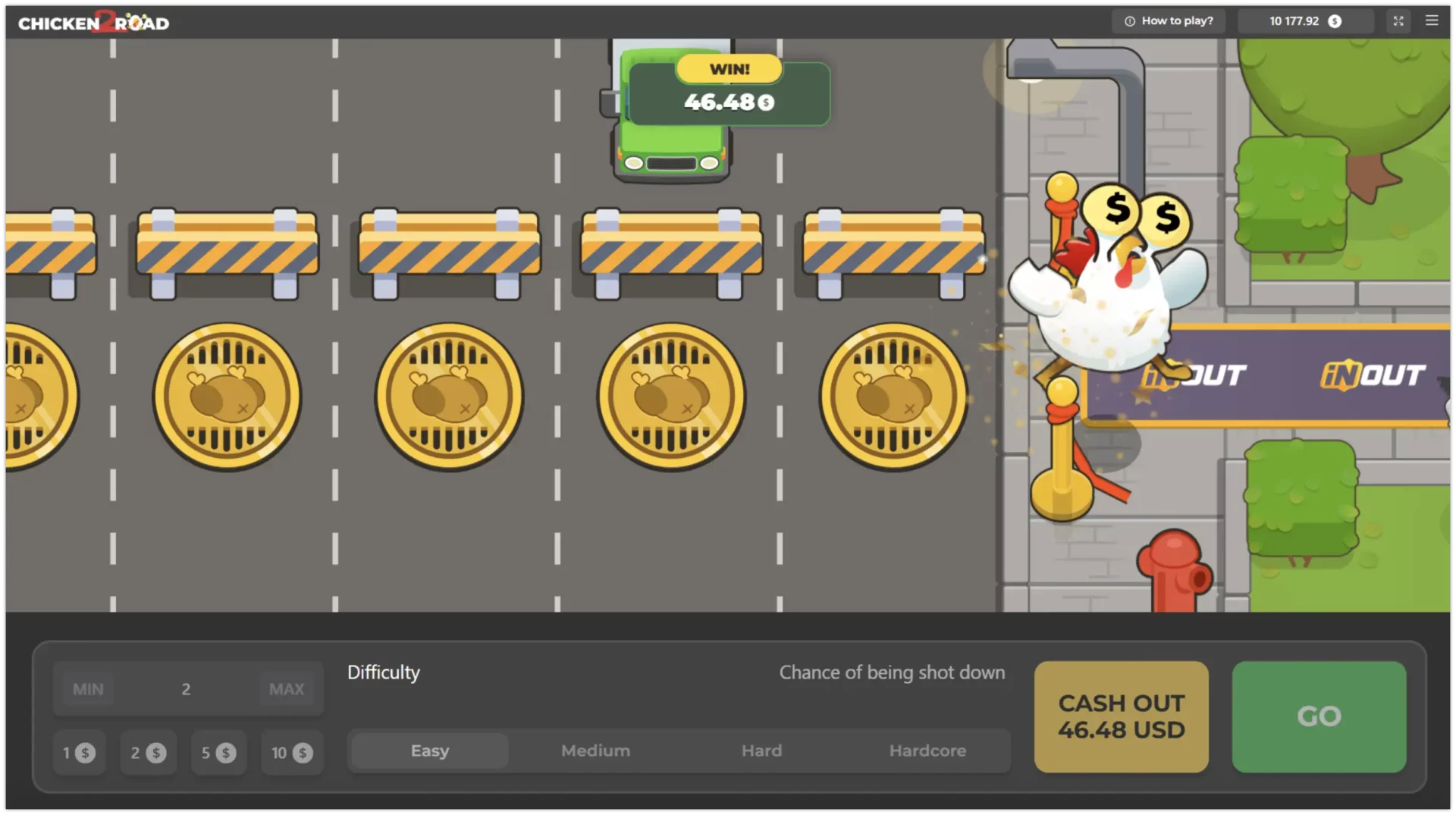The image size is (1456, 815).
Task: Select the $2 bet chip
Action: tap(148, 753)
